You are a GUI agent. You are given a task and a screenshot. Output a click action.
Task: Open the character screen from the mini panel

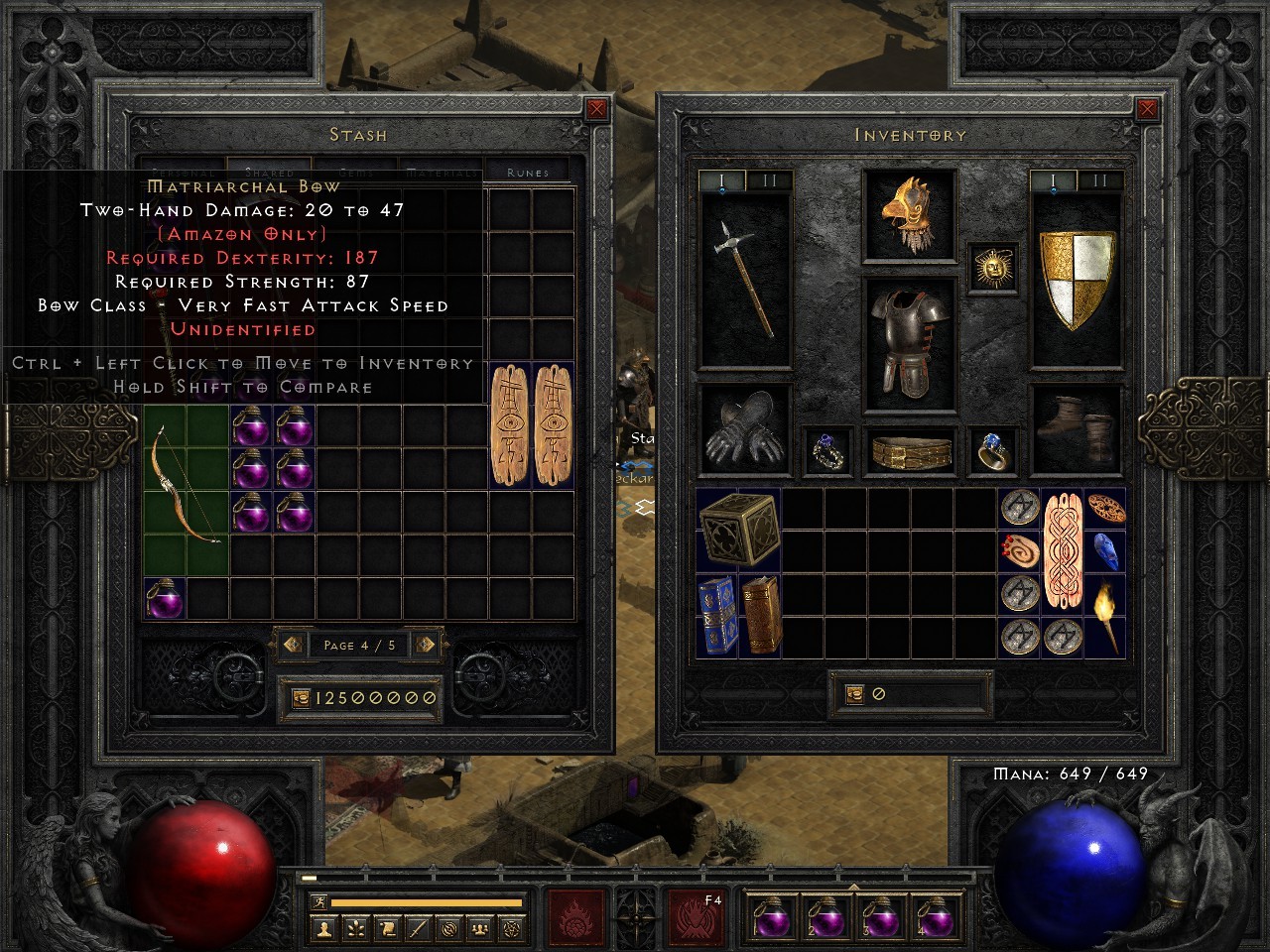pyautogui.click(x=324, y=928)
